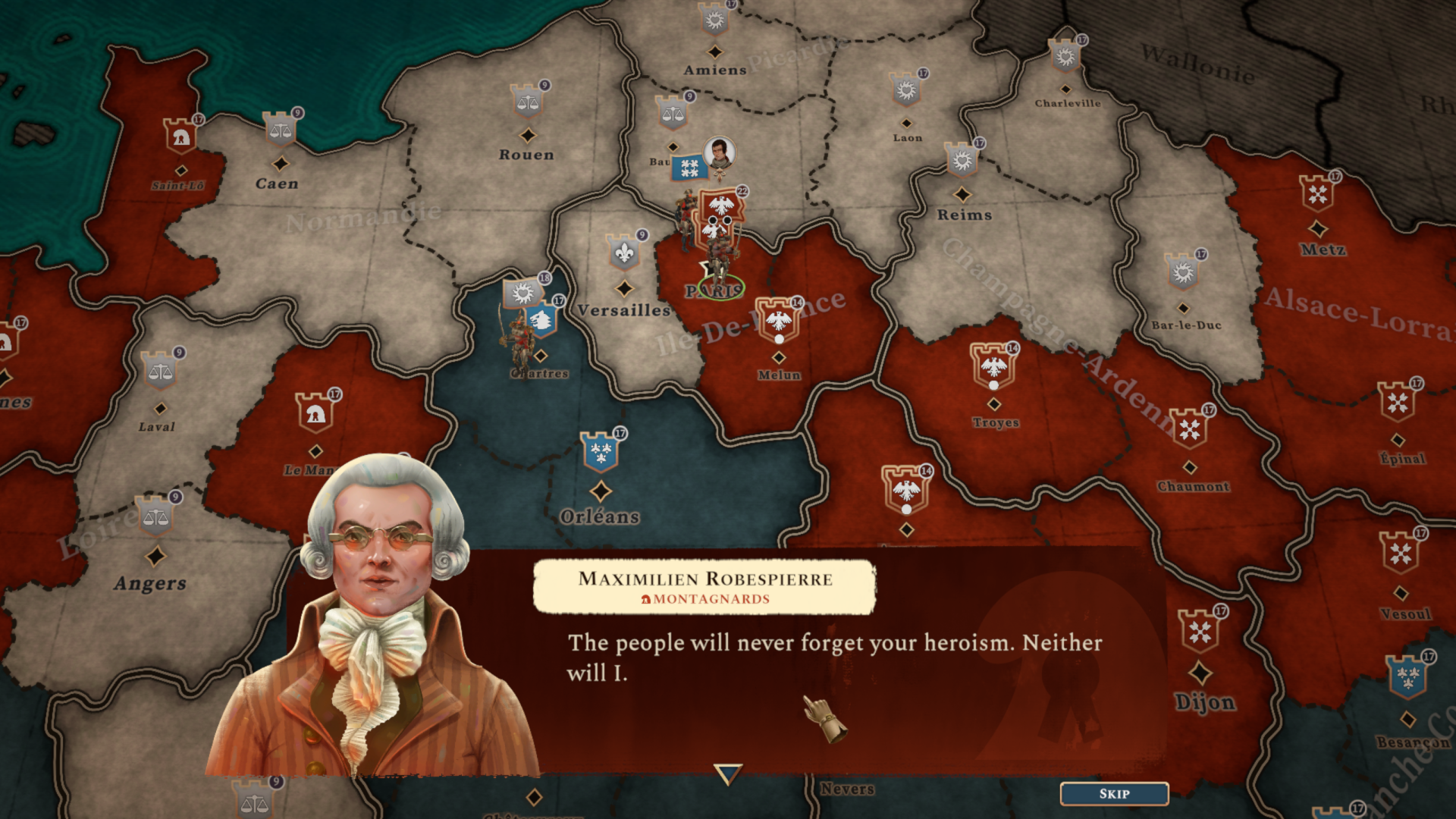
Task: Select the Bar-le-Duc city marker
Action: pos(1182,271)
